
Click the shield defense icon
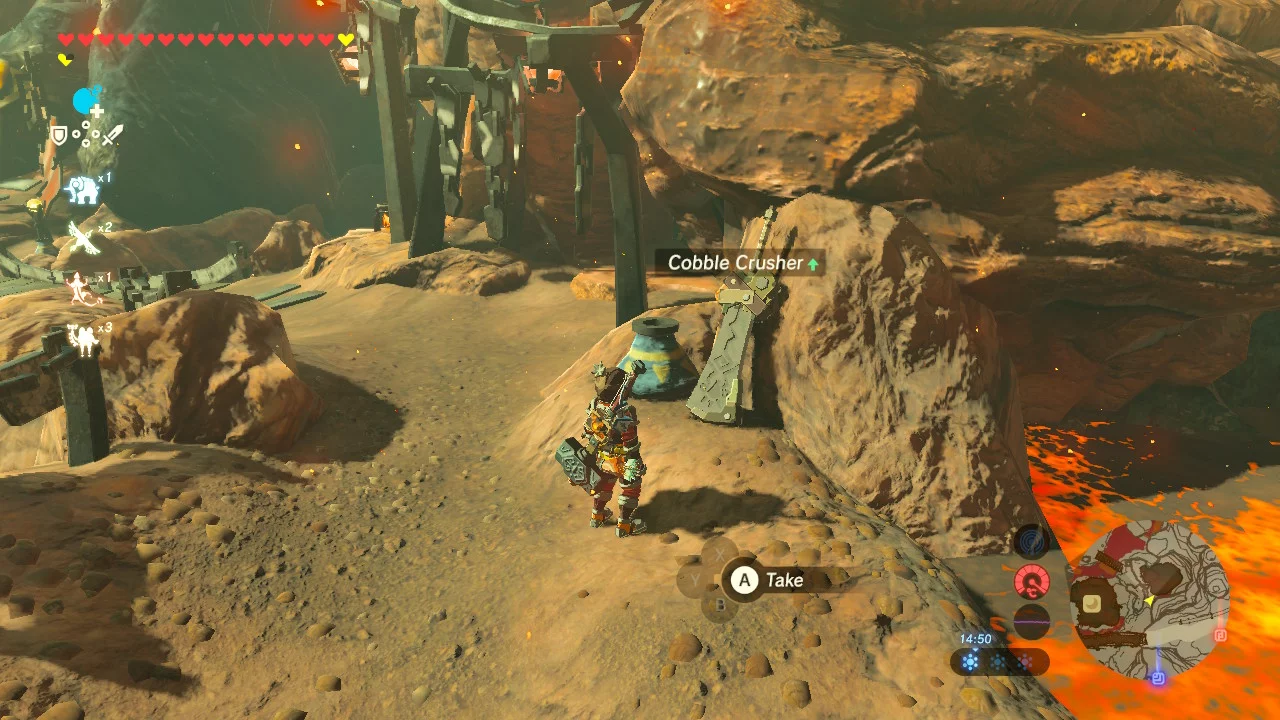click(x=59, y=135)
